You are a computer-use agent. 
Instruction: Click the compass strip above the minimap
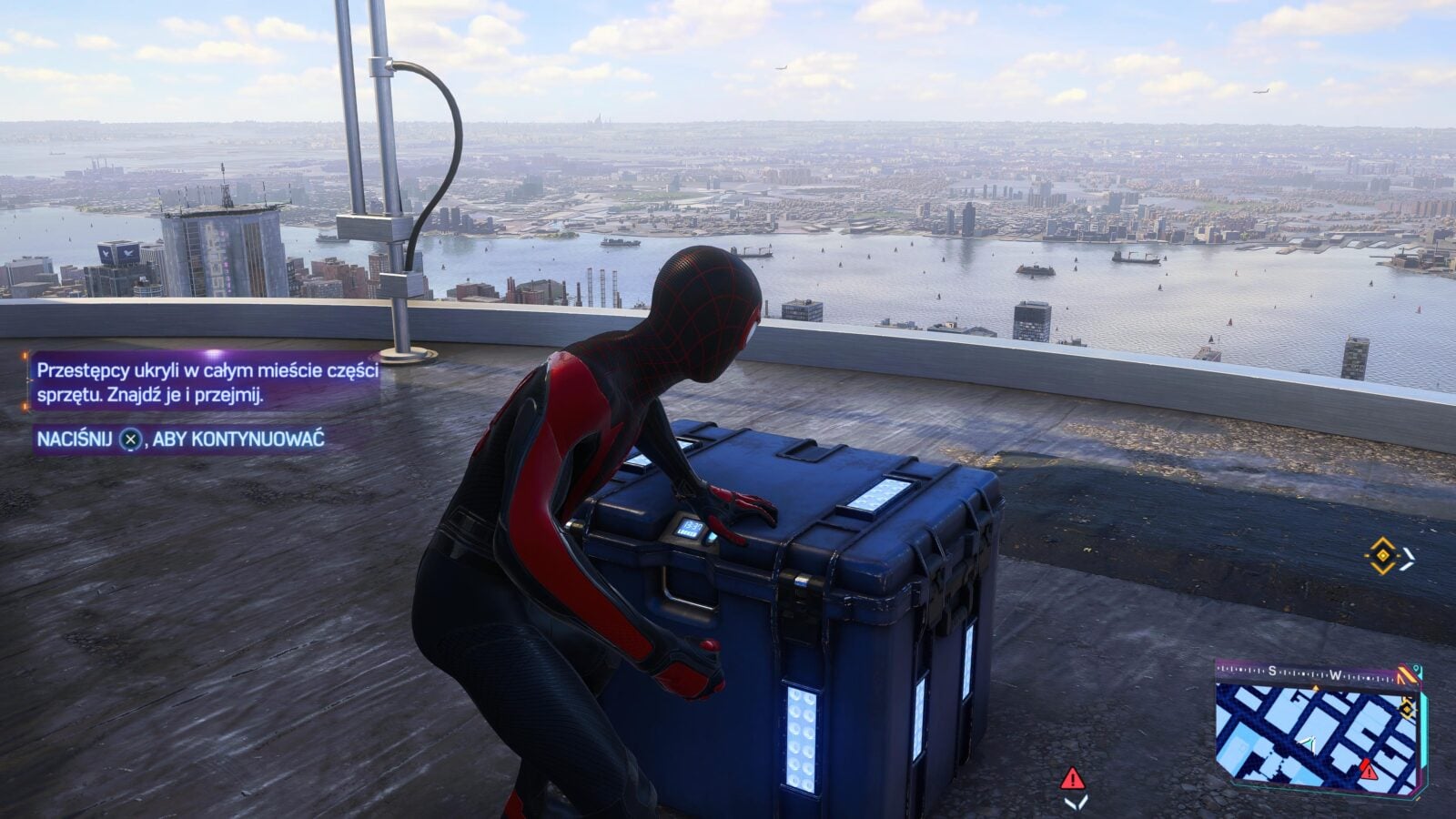pyautogui.click(x=1310, y=674)
